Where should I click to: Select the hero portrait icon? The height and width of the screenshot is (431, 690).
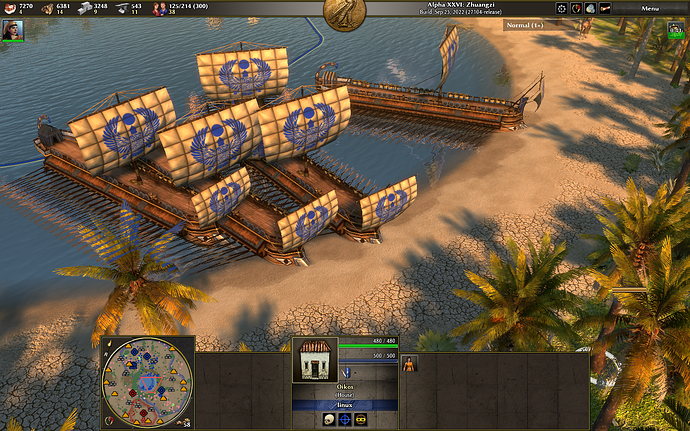click(14, 30)
